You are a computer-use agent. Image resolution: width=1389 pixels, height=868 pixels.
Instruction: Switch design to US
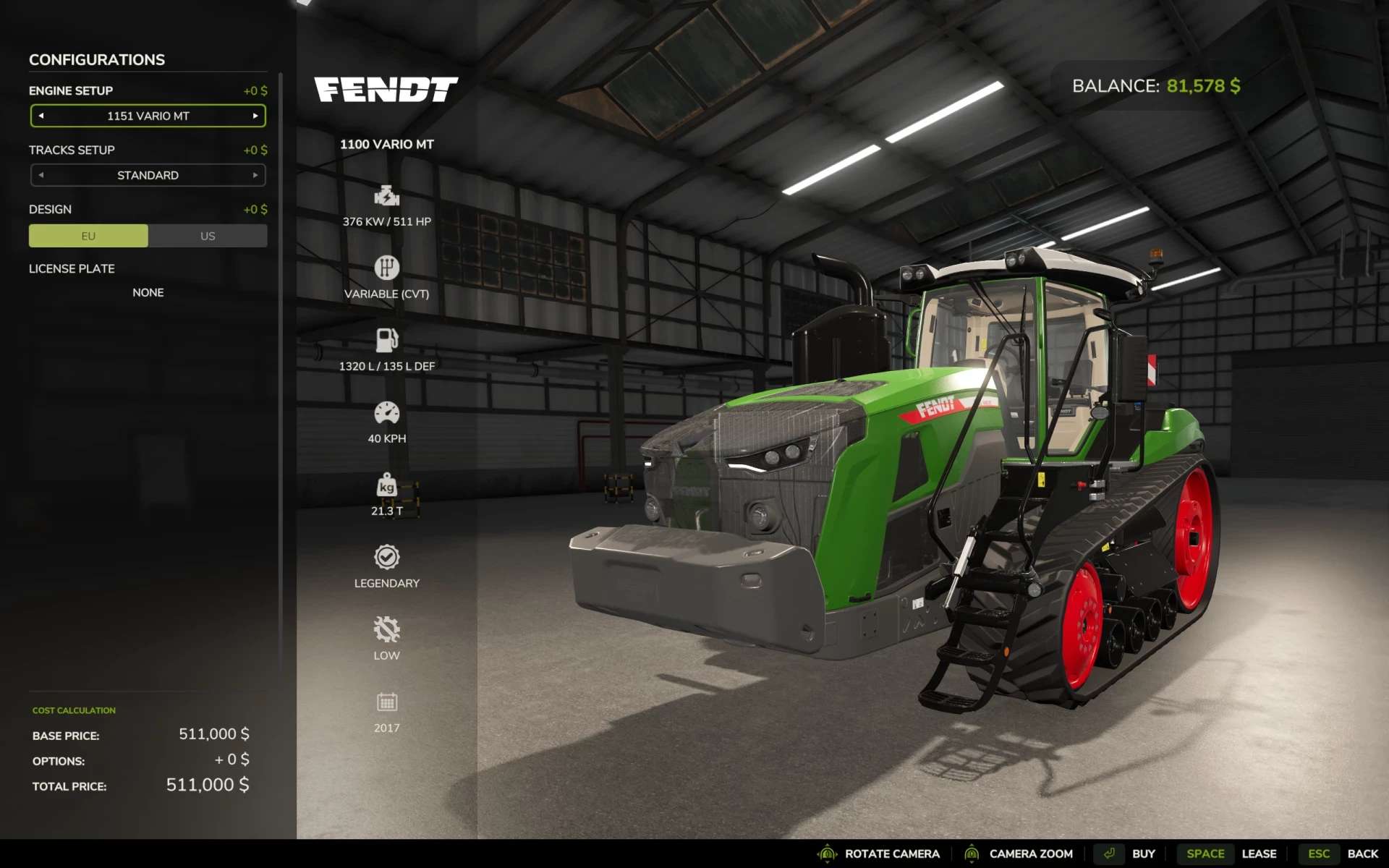click(x=208, y=236)
